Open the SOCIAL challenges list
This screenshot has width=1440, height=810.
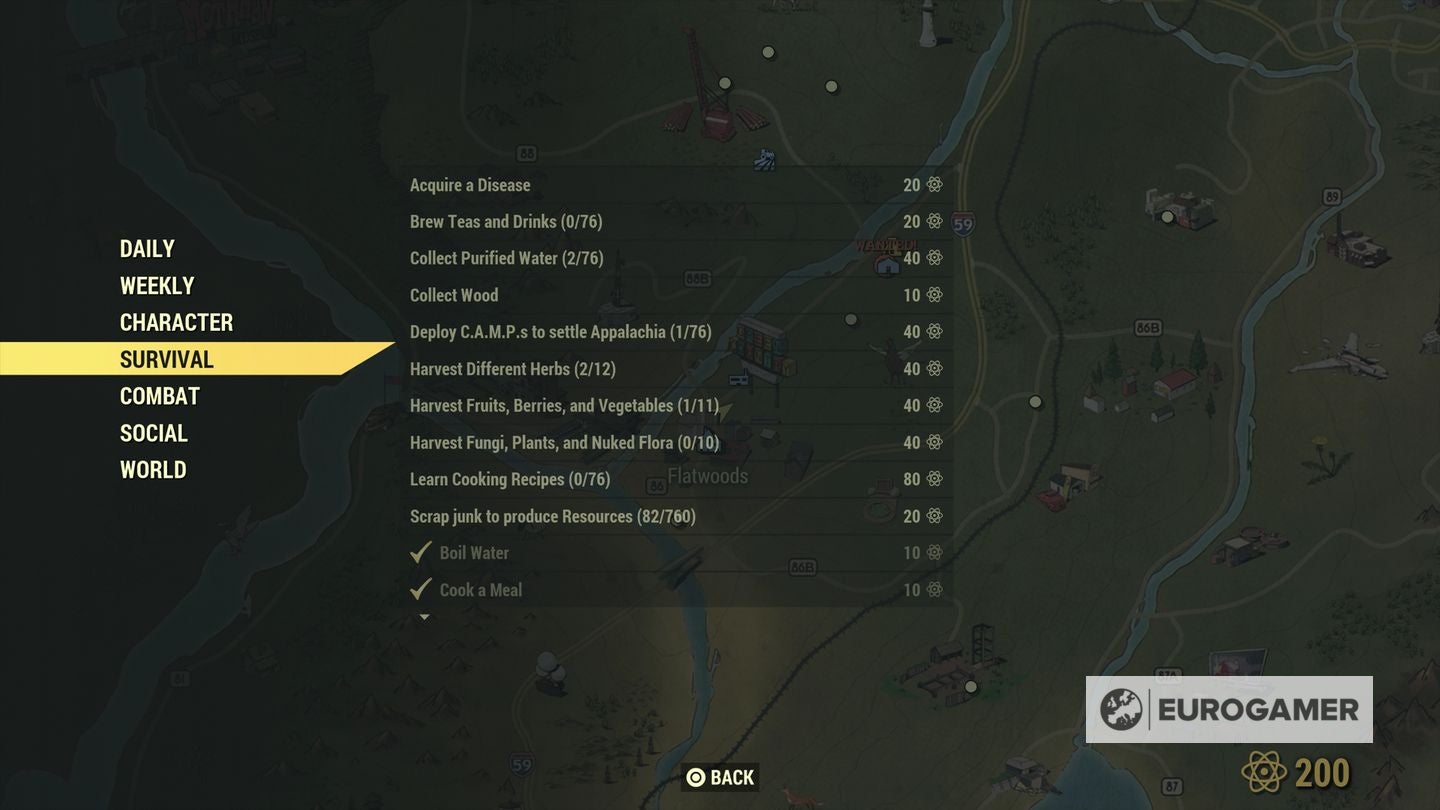(152, 433)
